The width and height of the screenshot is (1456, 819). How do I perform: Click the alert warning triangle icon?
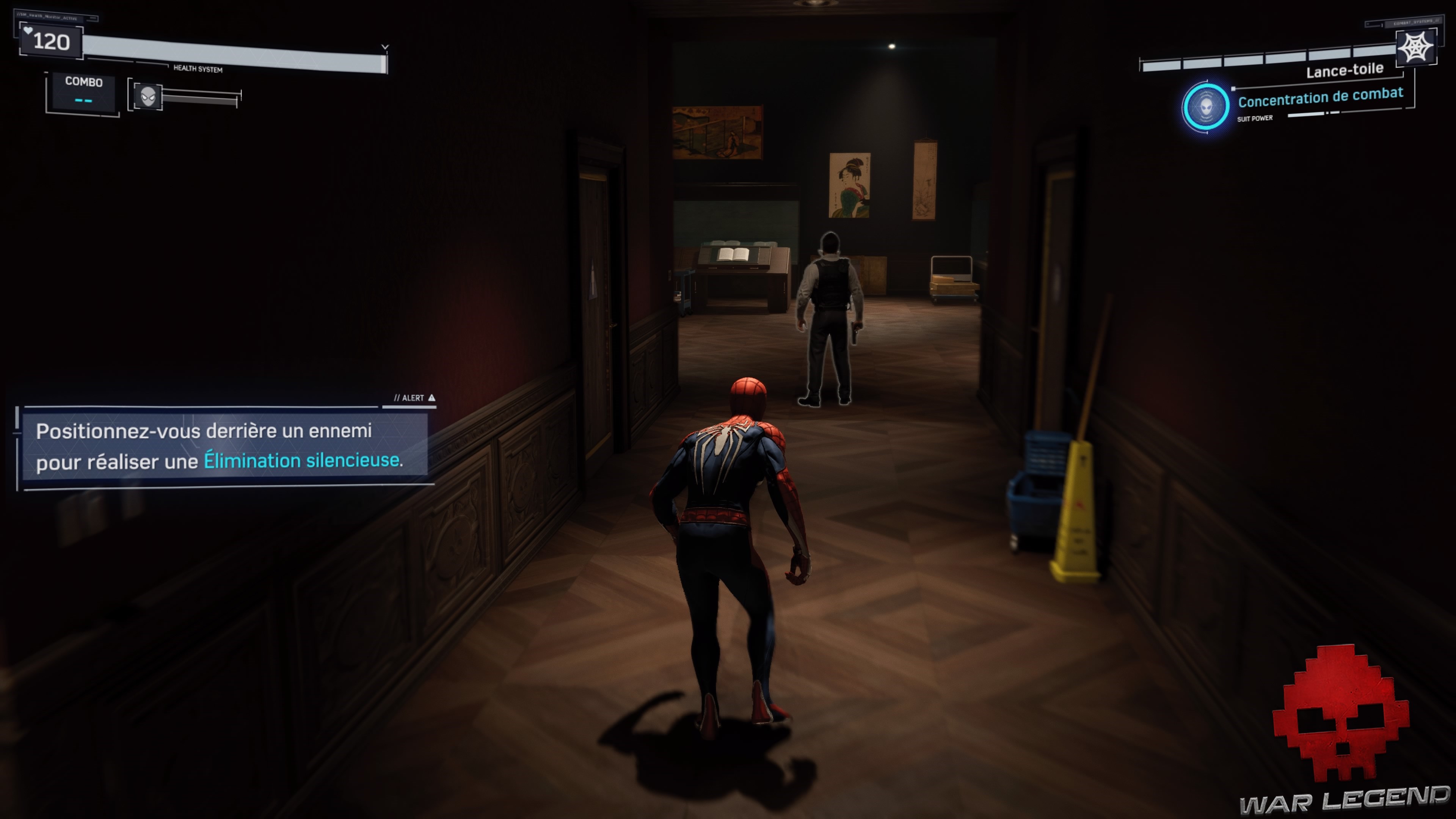click(x=432, y=397)
